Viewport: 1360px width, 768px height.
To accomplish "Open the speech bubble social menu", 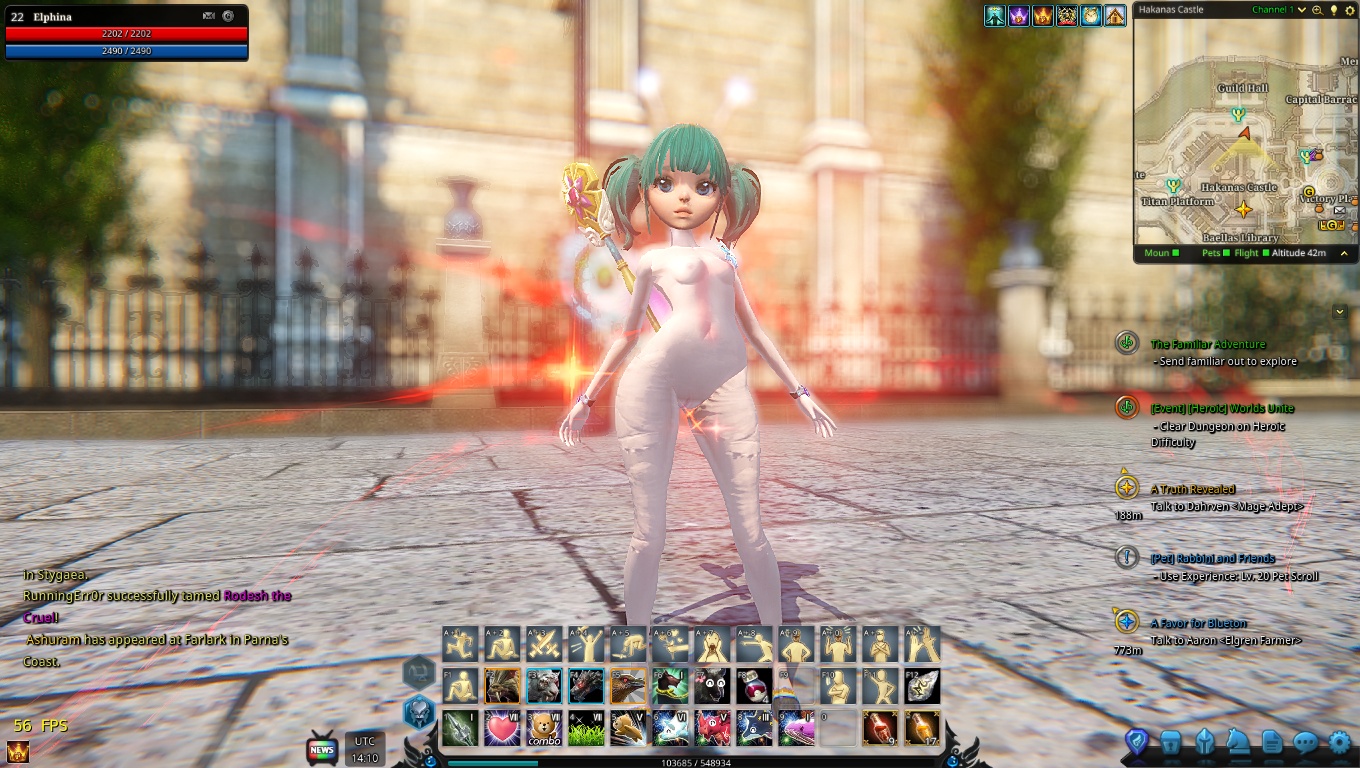I will (1306, 742).
